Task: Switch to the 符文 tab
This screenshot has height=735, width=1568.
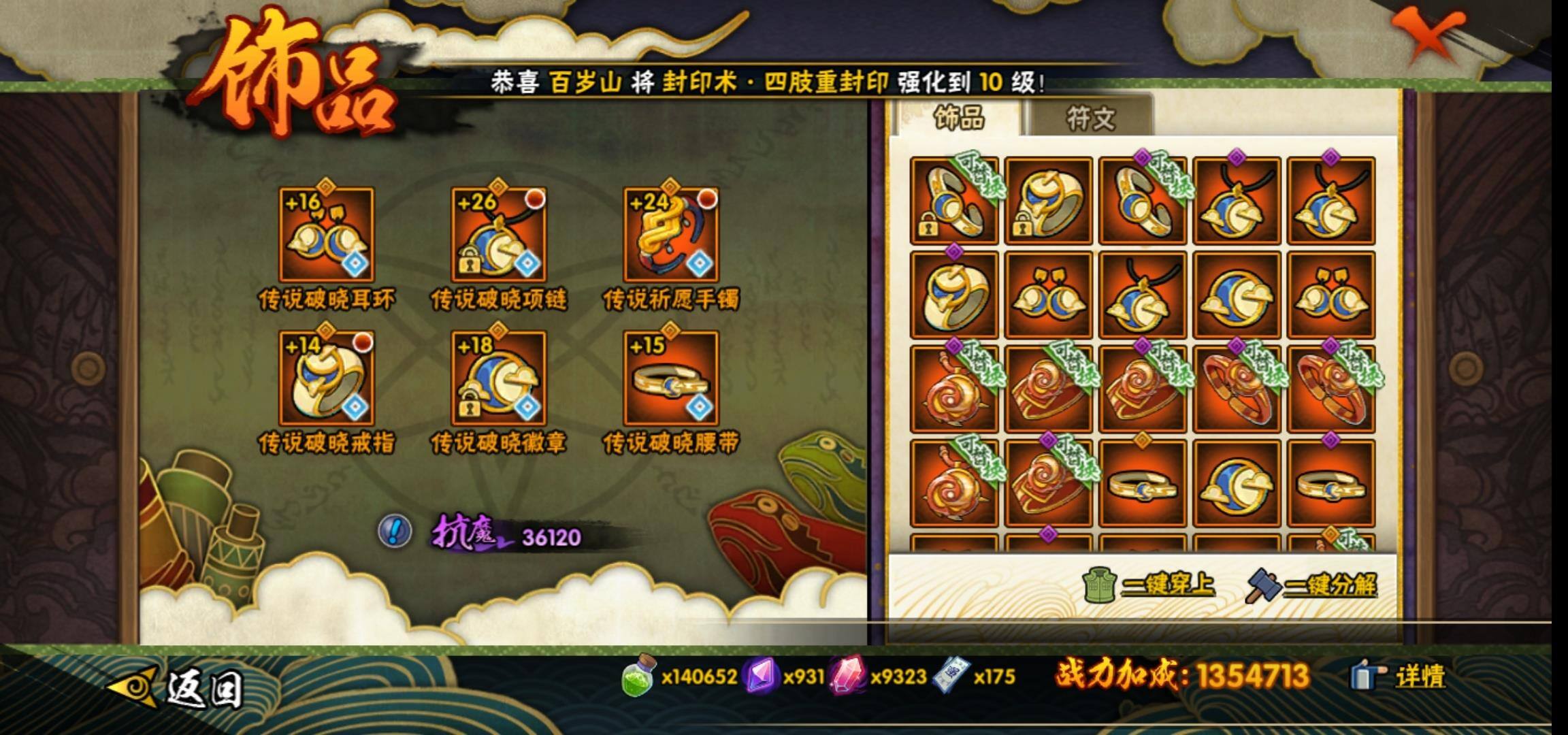Action: point(1090,118)
